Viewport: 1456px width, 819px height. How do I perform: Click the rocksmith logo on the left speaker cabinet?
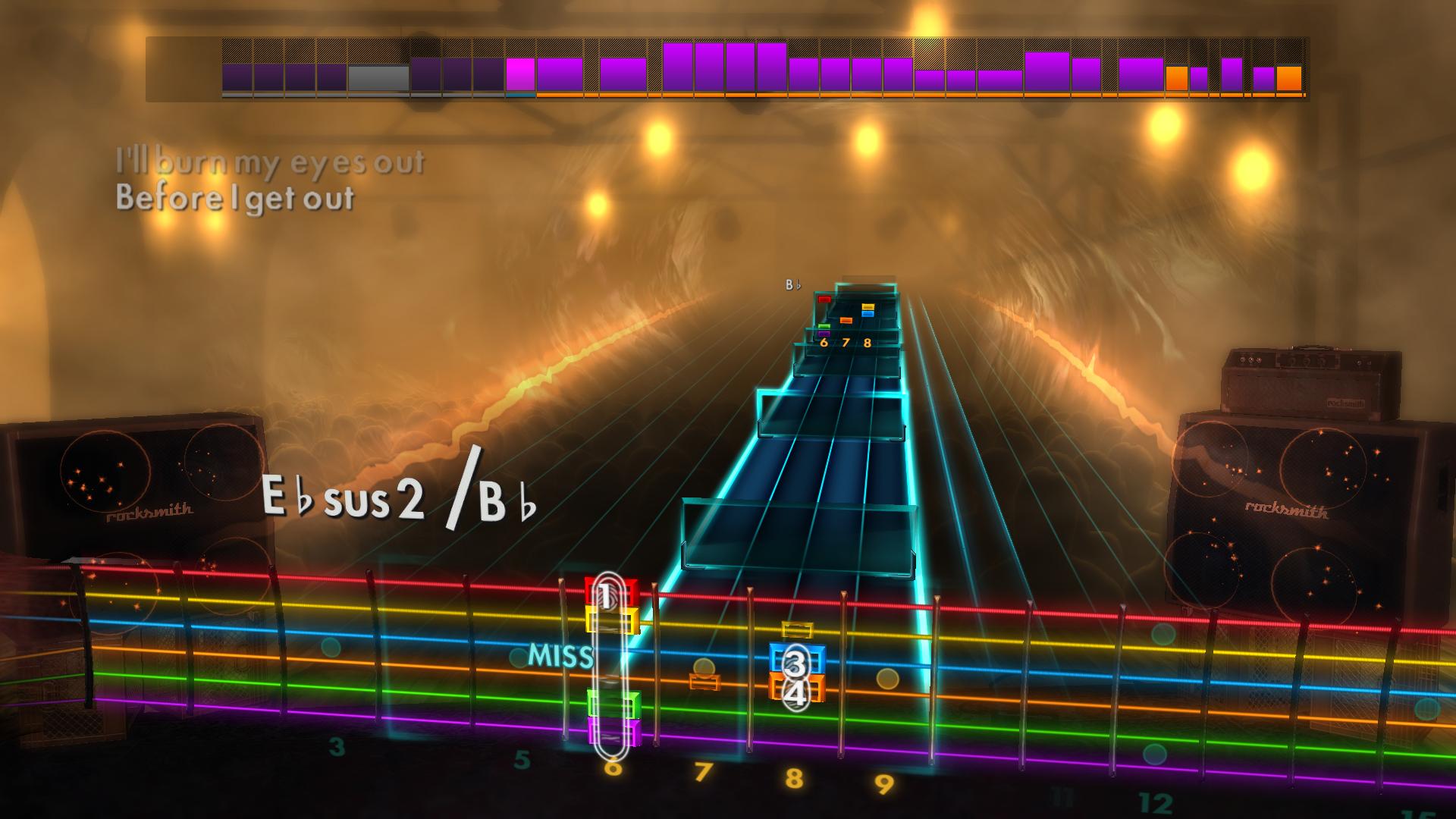(149, 514)
